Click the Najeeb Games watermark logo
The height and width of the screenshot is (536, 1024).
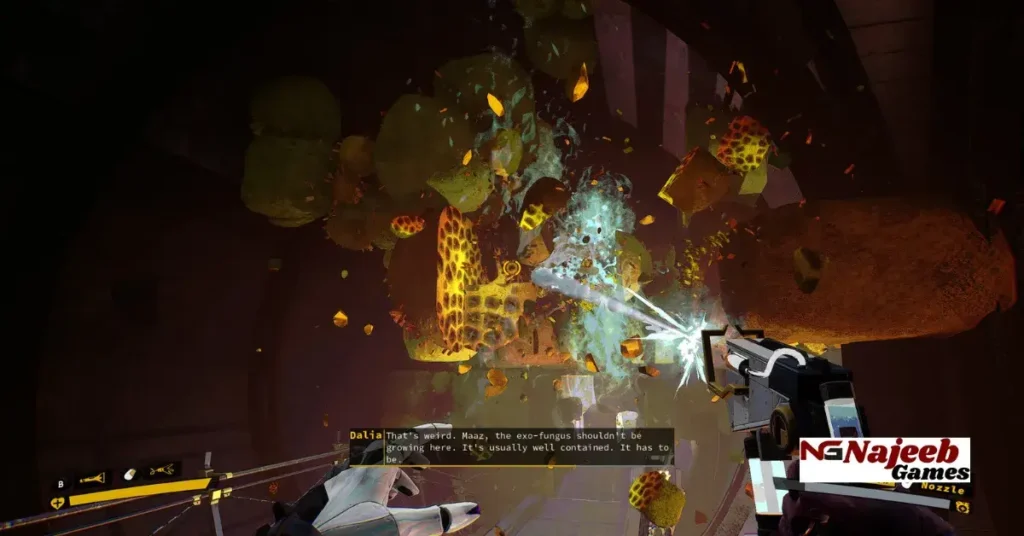(885, 461)
